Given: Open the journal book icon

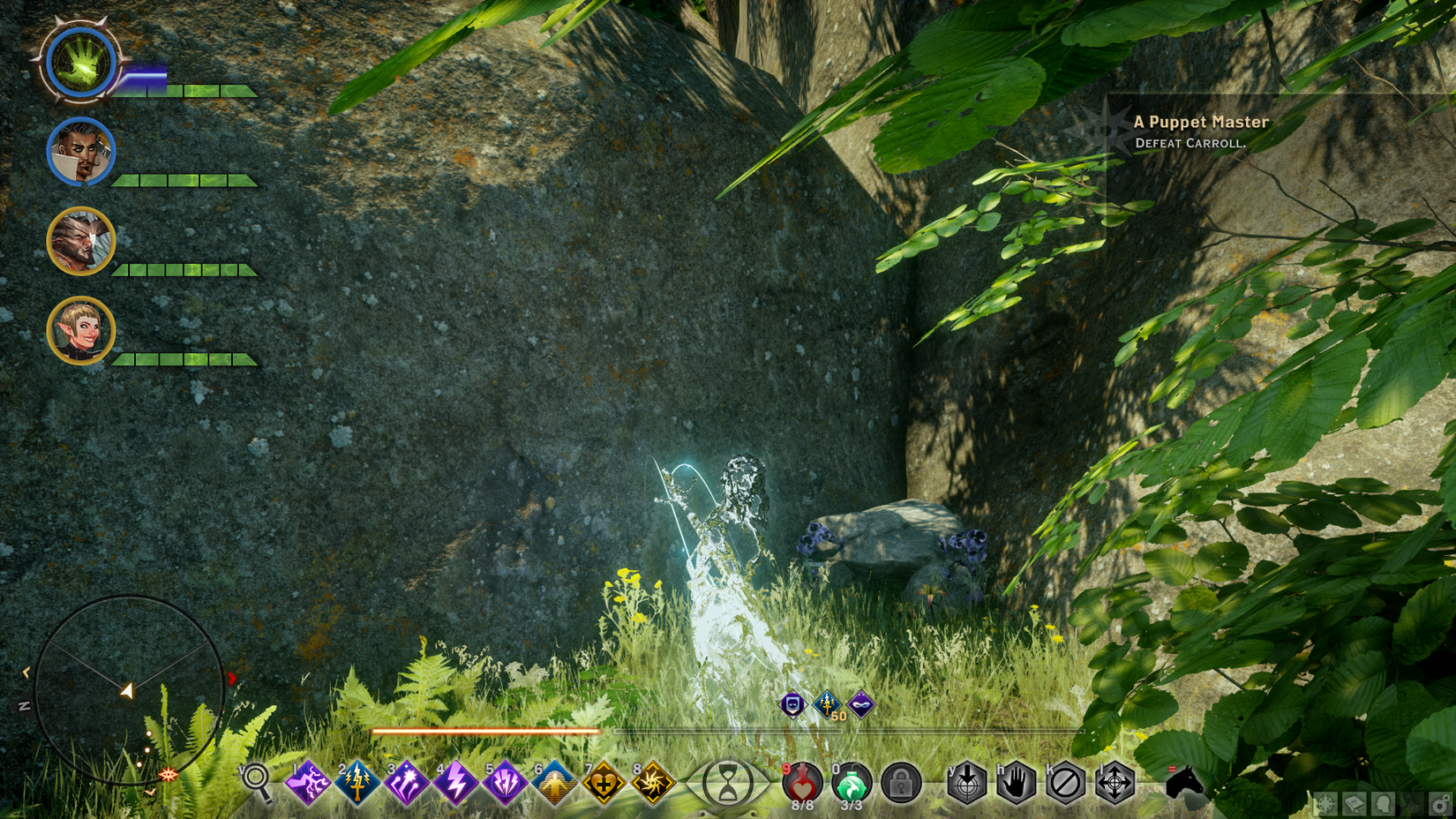Looking at the screenshot, I should [x=1354, y=804].
